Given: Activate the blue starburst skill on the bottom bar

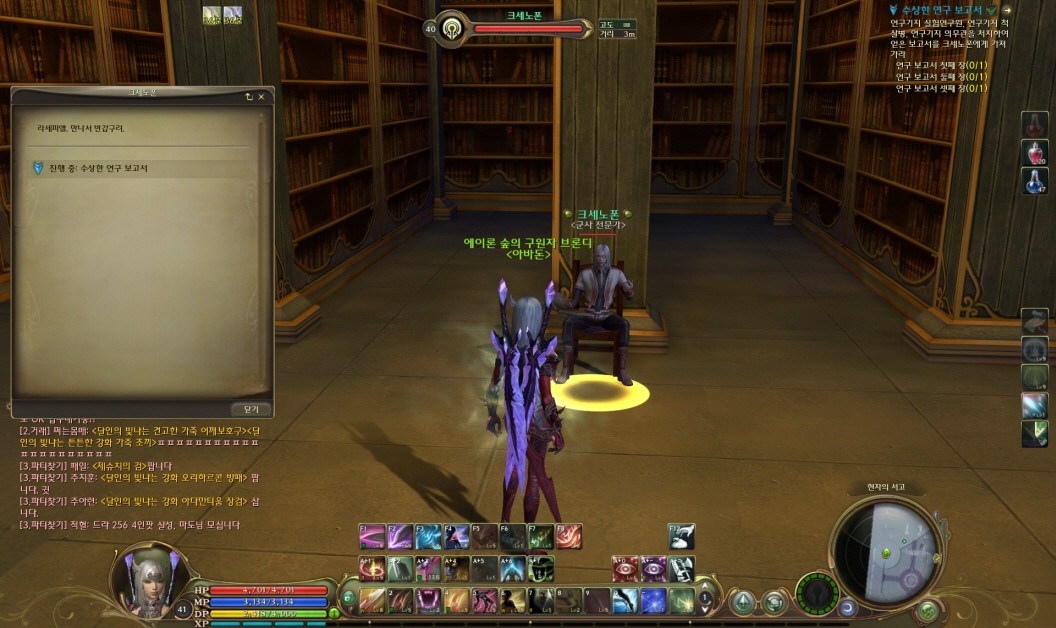Looking at the screenshot, I should pyautogui.click(x=653, y=600).
